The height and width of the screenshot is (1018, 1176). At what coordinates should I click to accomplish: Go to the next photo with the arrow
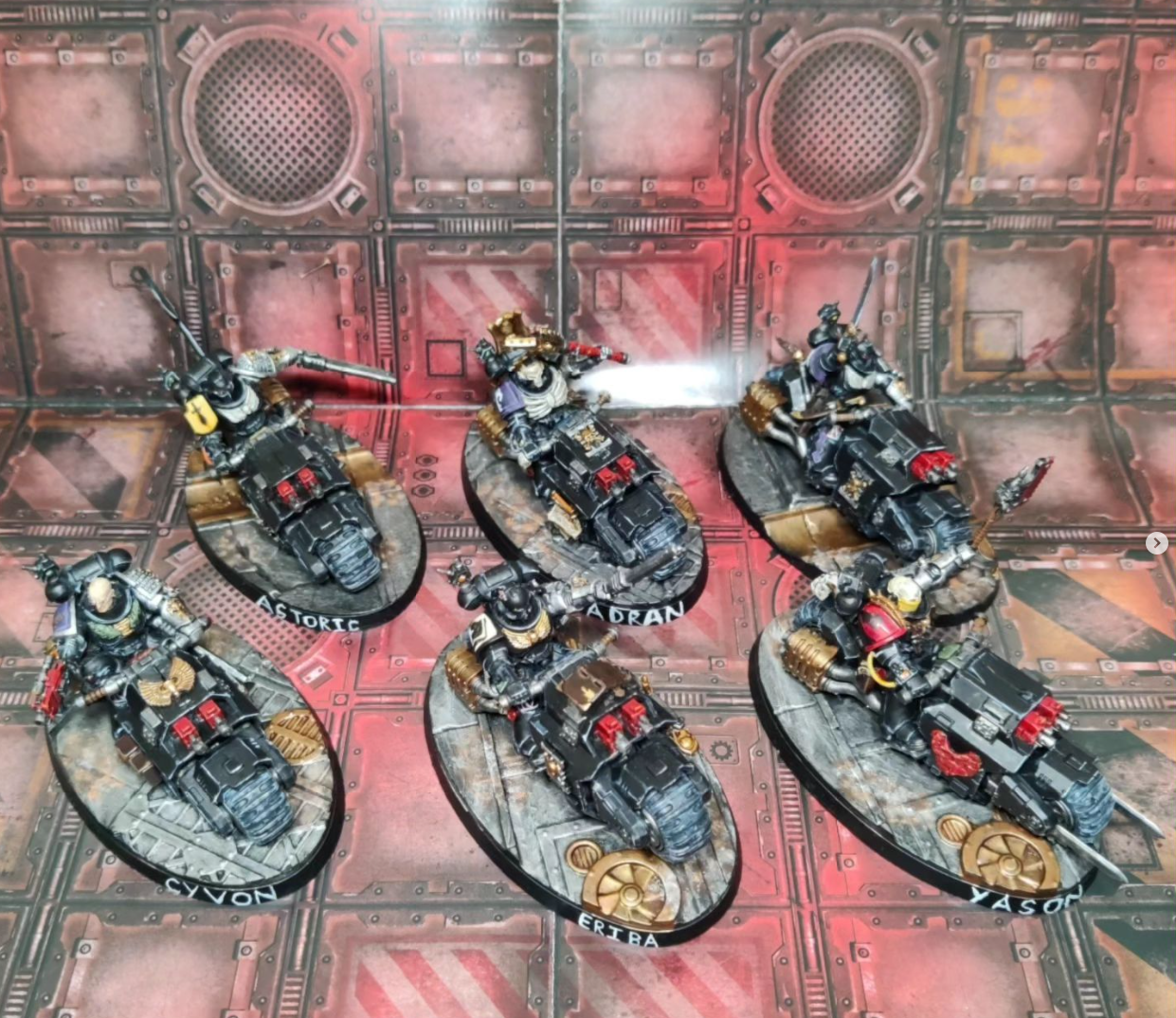1157,543
